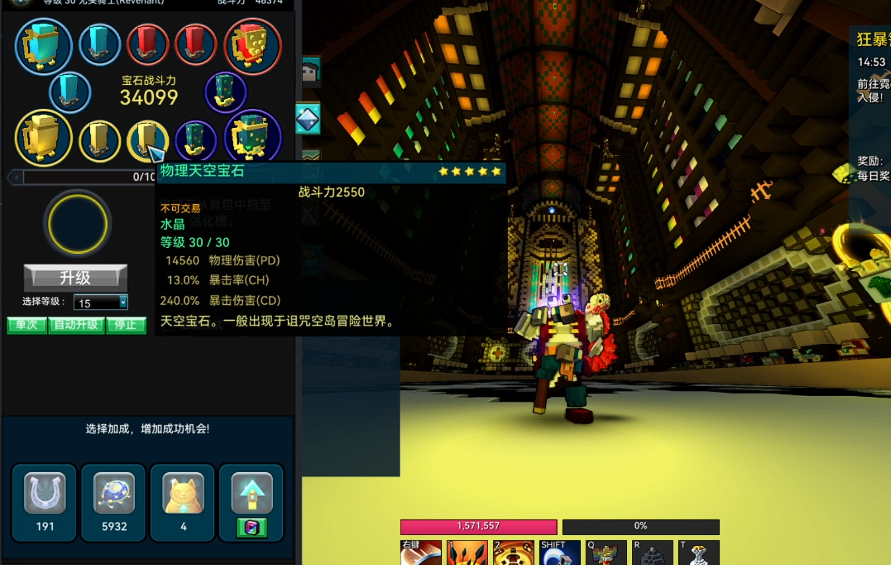
Task: Click the 停止 stop button
Action: (x=125, y=325)
